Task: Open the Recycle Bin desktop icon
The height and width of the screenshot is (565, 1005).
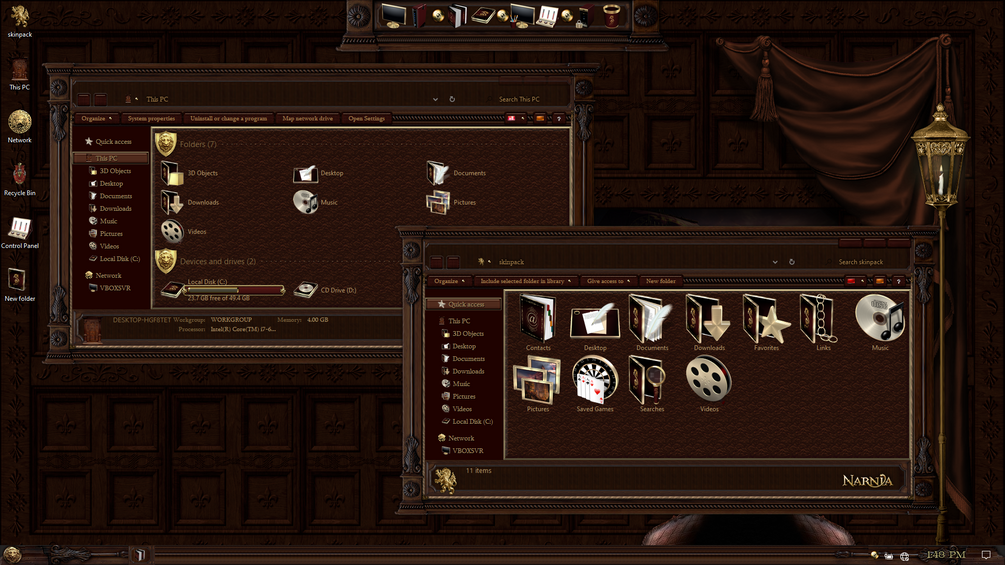Action: [x=20, y=177]
